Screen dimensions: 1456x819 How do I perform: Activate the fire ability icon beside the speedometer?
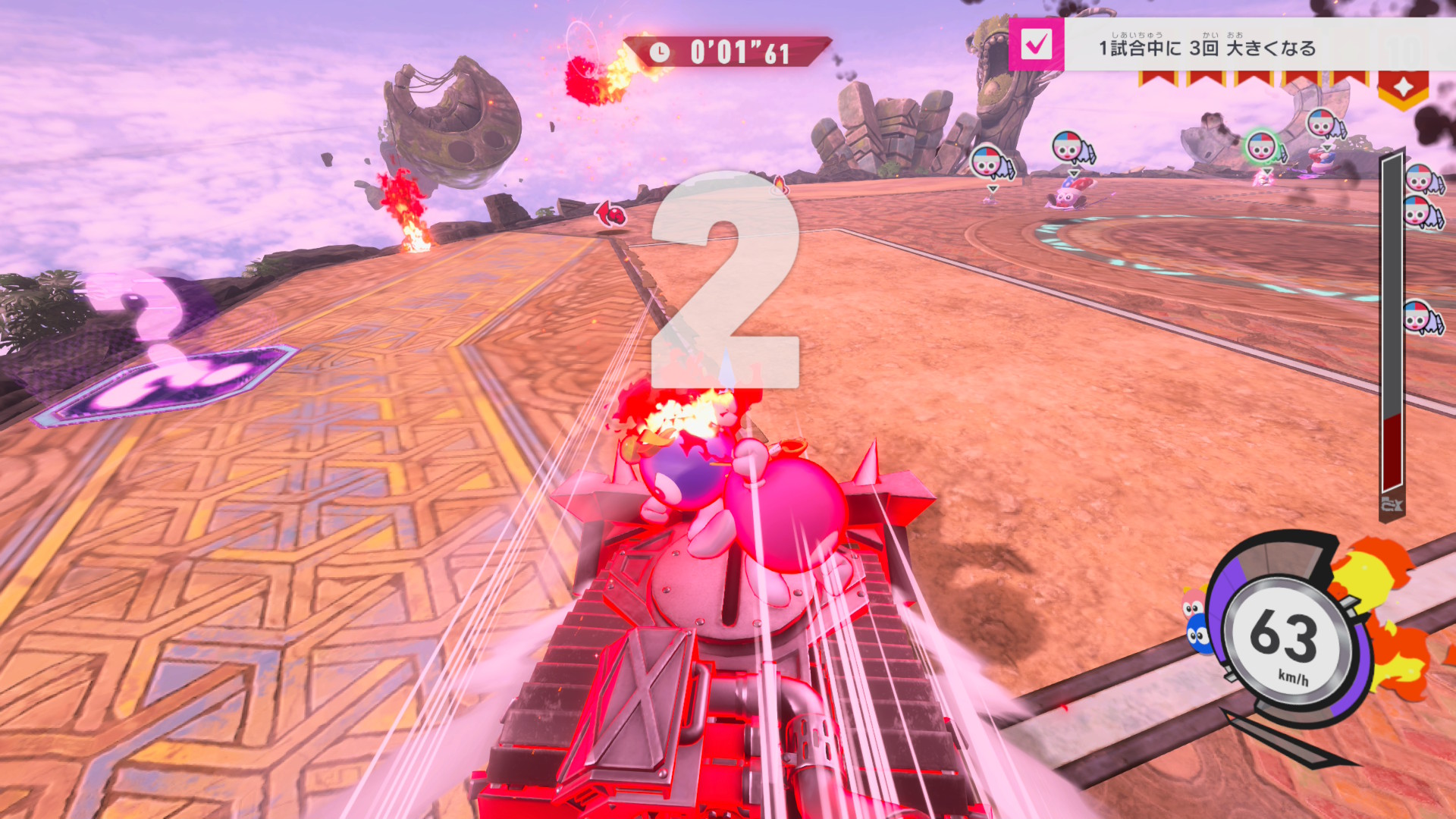[1380, 614]
